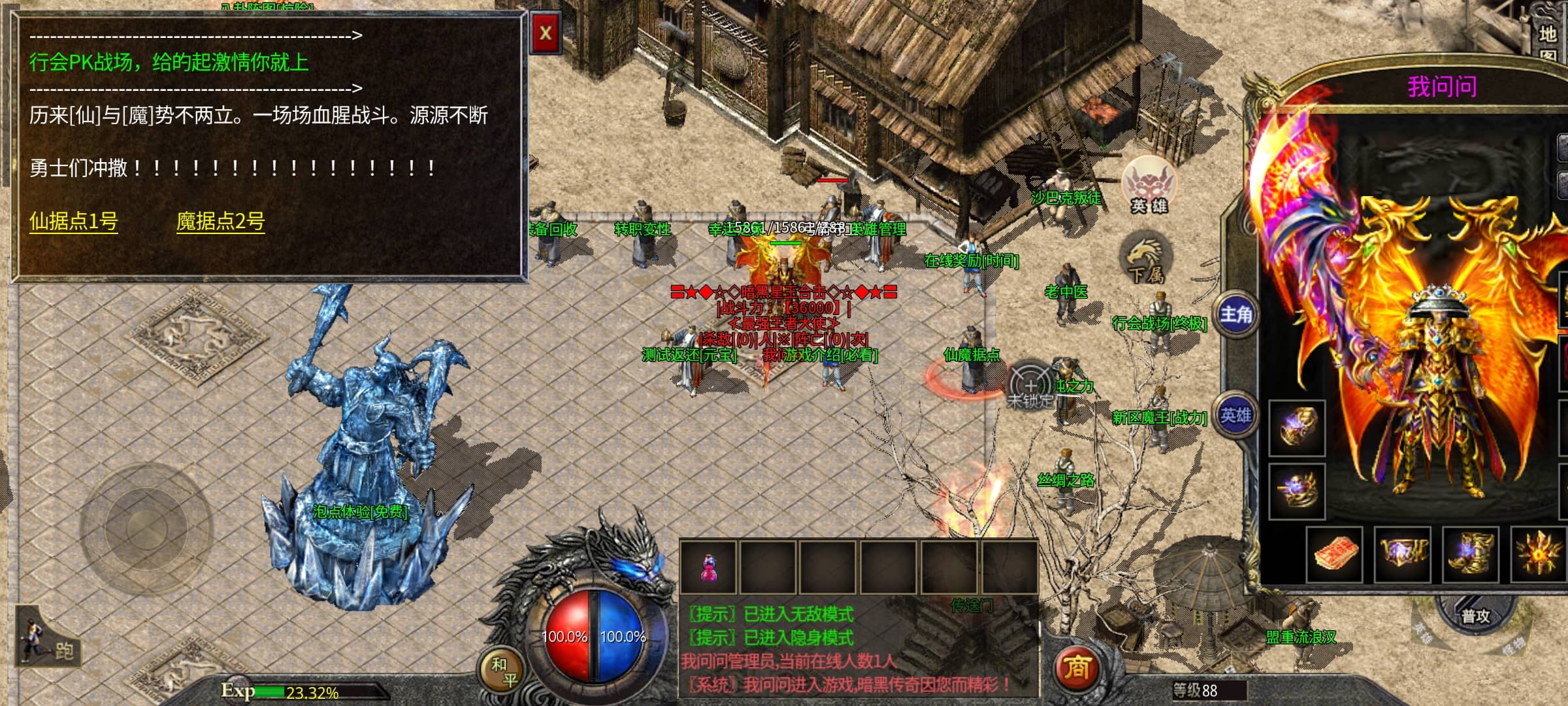
Task: Switch to the 英雄 equipment tab
Action: 1236,416
